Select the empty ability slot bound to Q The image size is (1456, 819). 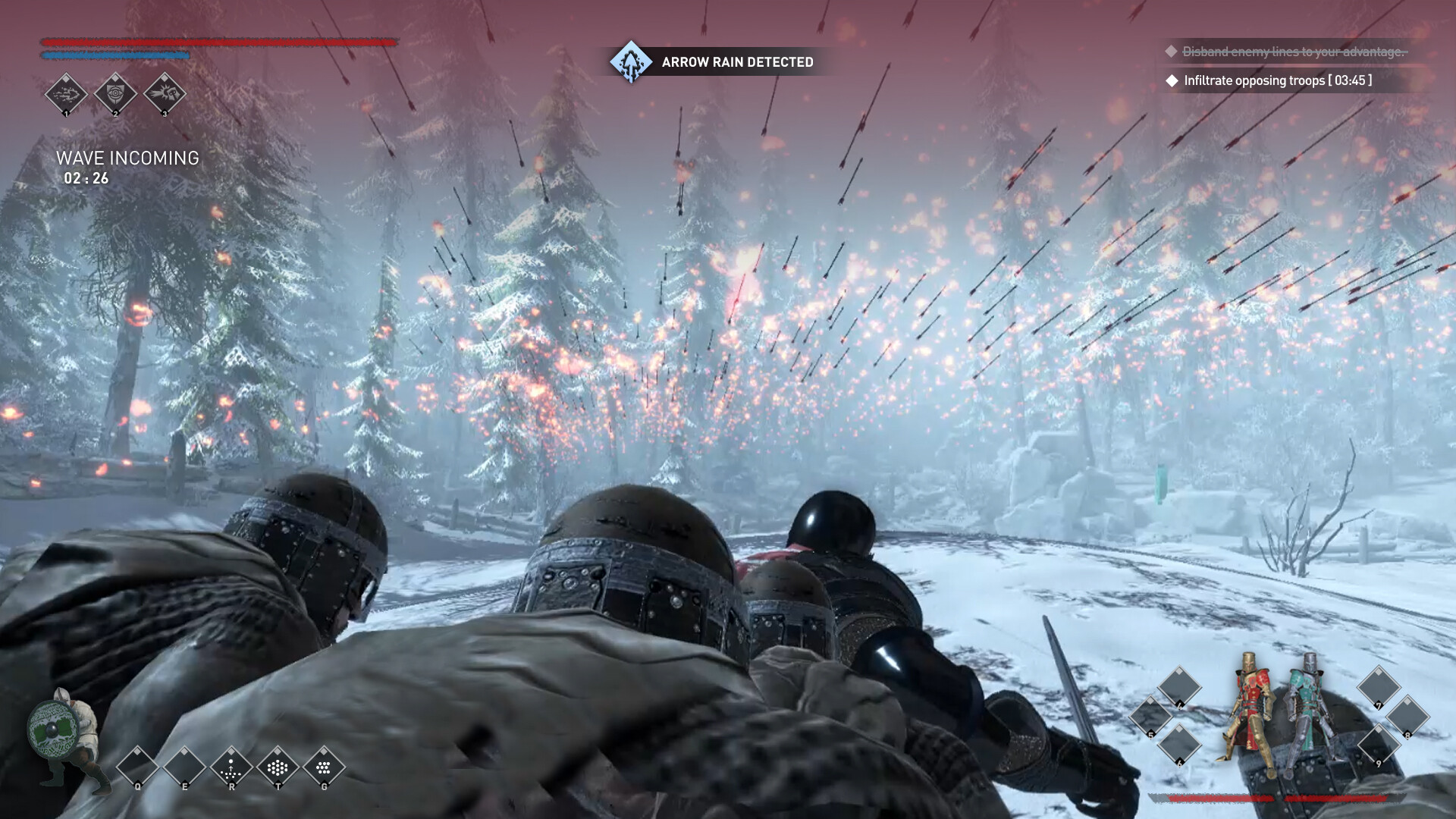pos(137,766)
